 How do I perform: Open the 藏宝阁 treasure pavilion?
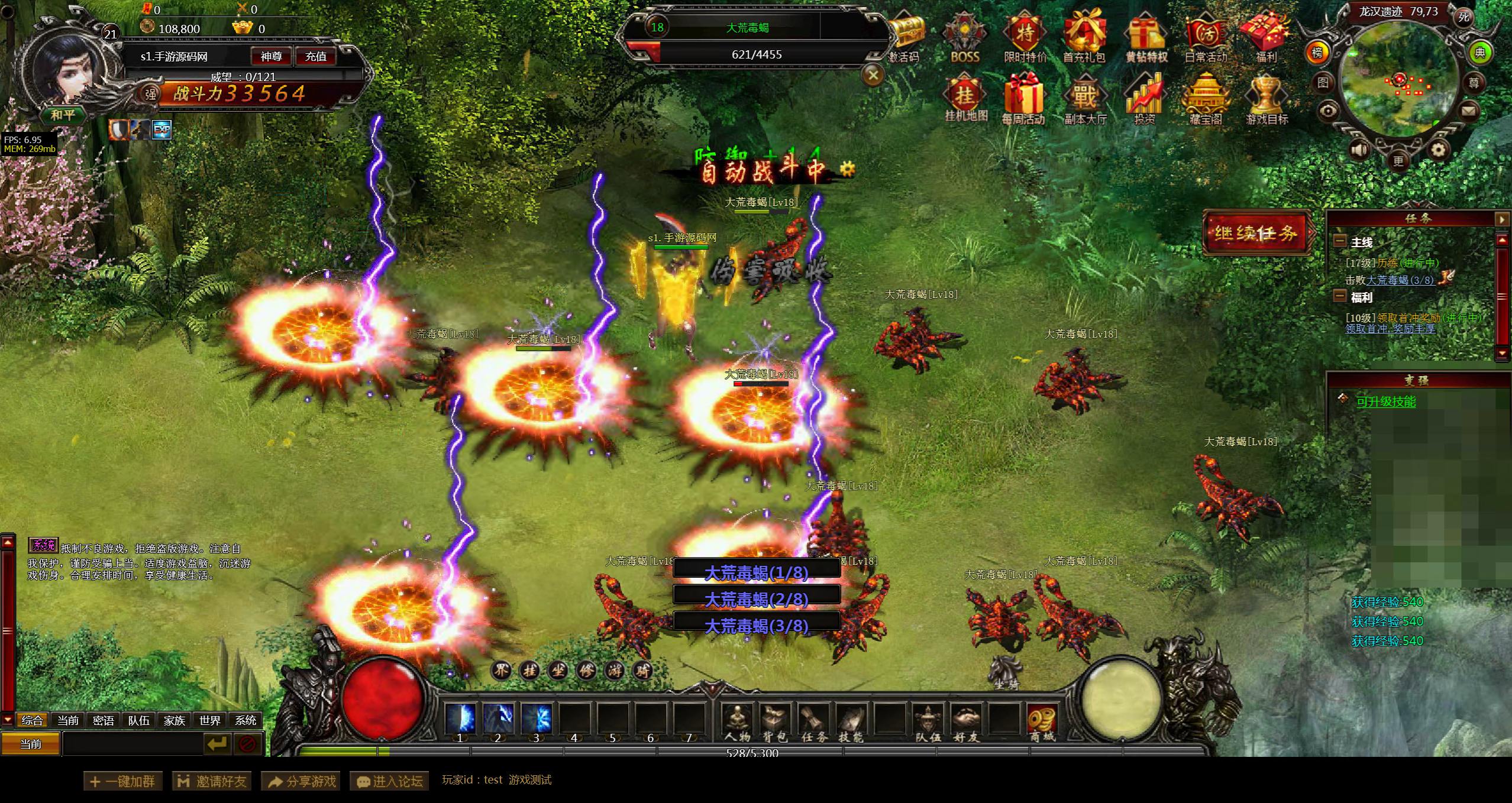1206,98
